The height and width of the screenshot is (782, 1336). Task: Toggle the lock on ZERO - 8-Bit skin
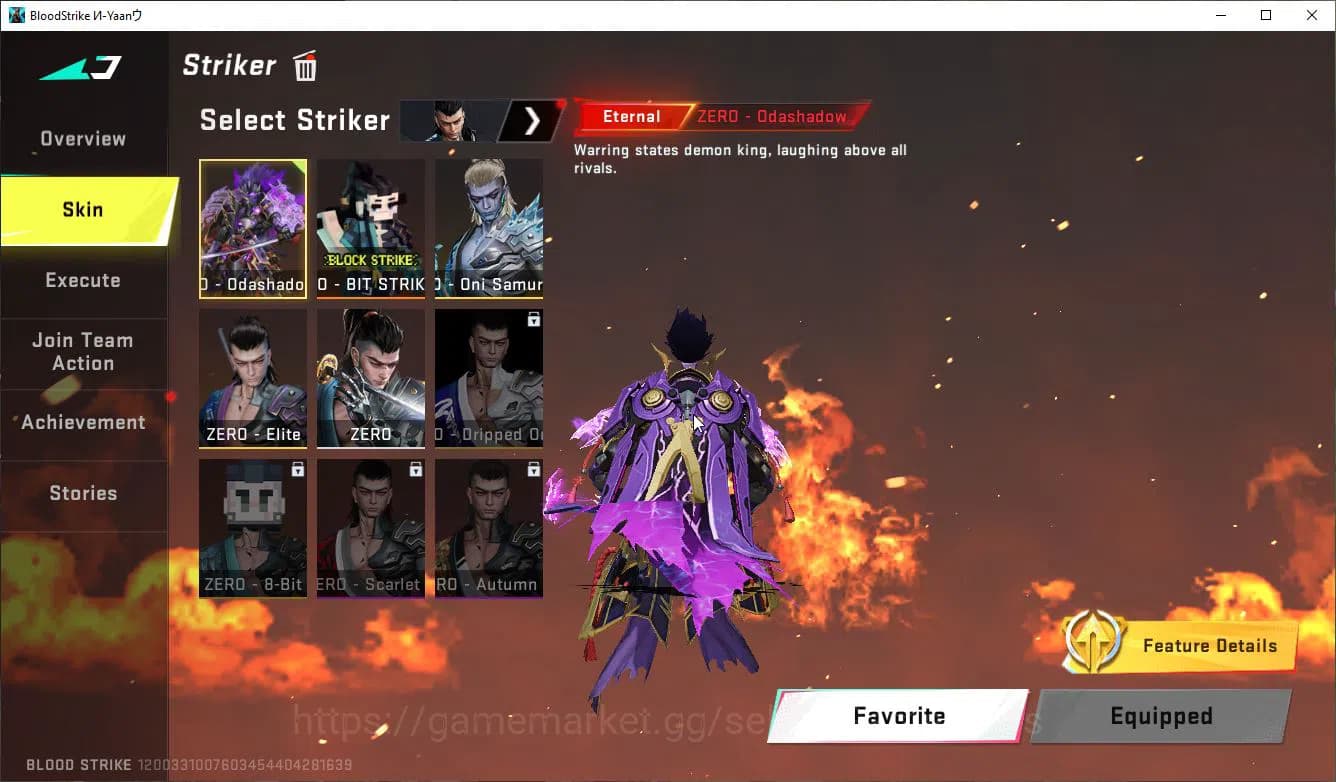[x=298, y=468]
